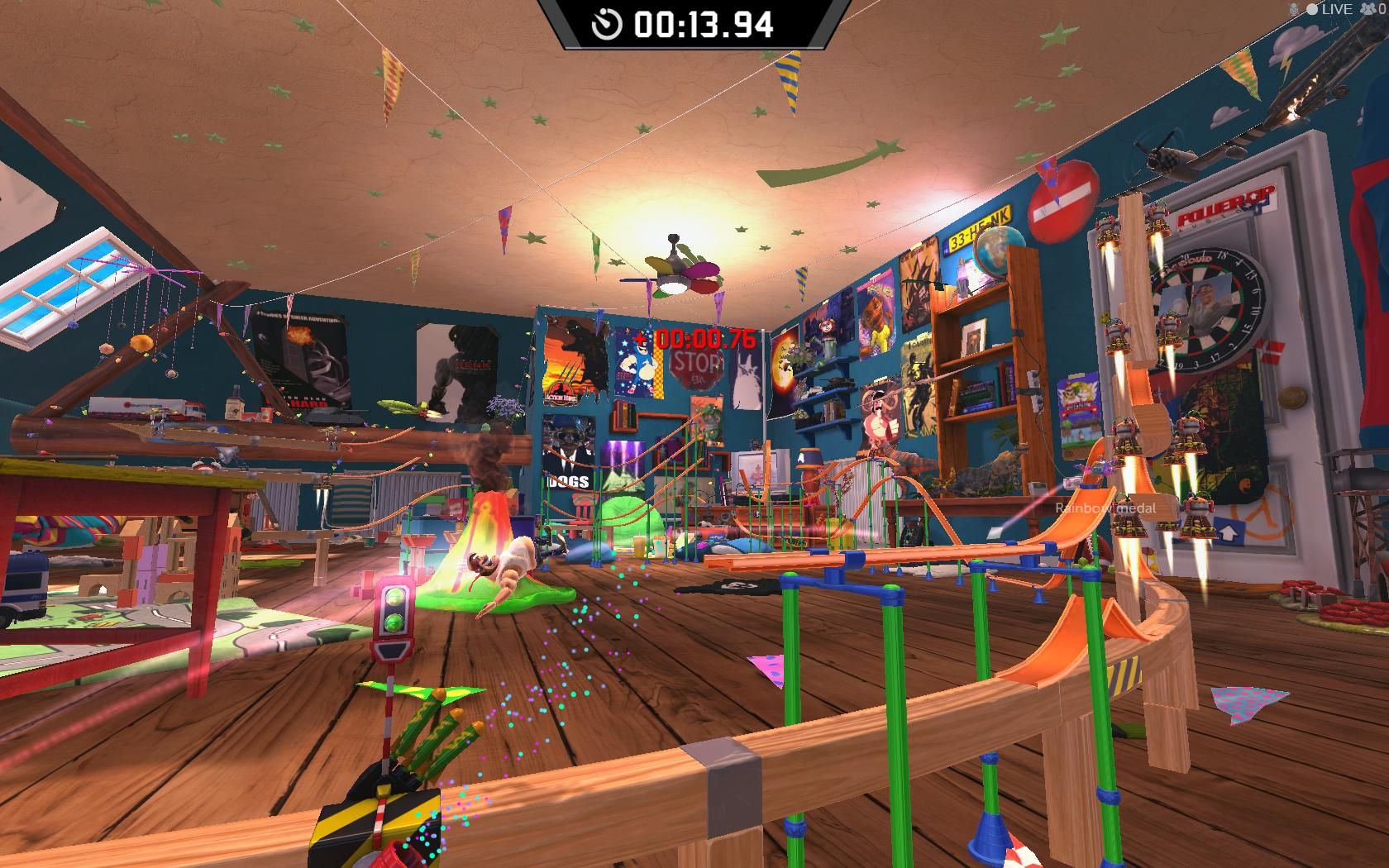Click the spectators group icon top-right
This screenshot has height=868, width=1389.
pos(1368,9)
